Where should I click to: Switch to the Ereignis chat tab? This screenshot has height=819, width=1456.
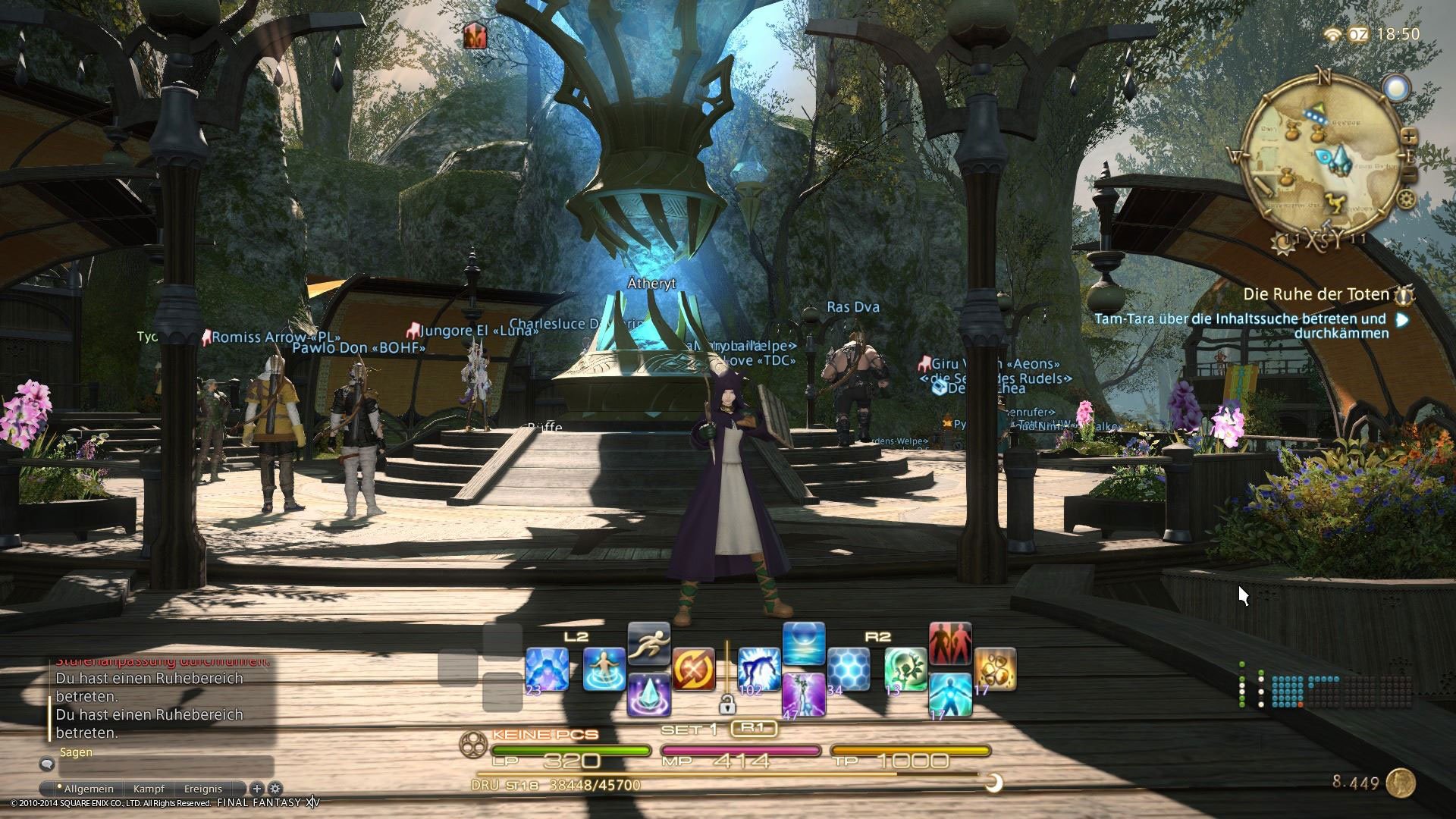[x=203, y=789]
